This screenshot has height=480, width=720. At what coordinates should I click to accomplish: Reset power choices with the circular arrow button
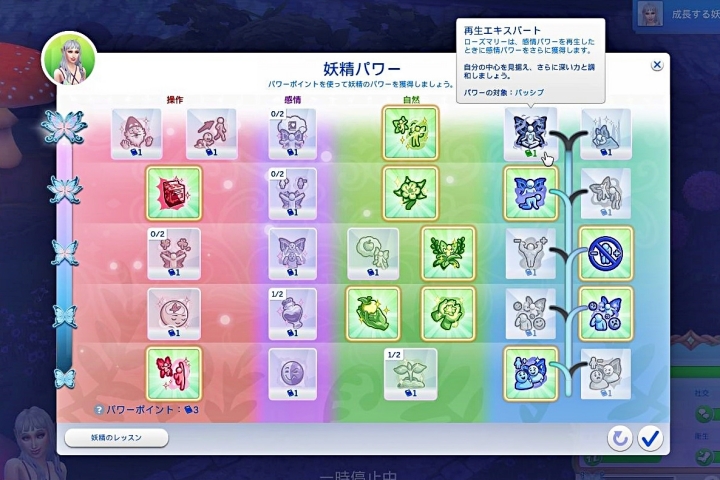click(x=620, y=437)
